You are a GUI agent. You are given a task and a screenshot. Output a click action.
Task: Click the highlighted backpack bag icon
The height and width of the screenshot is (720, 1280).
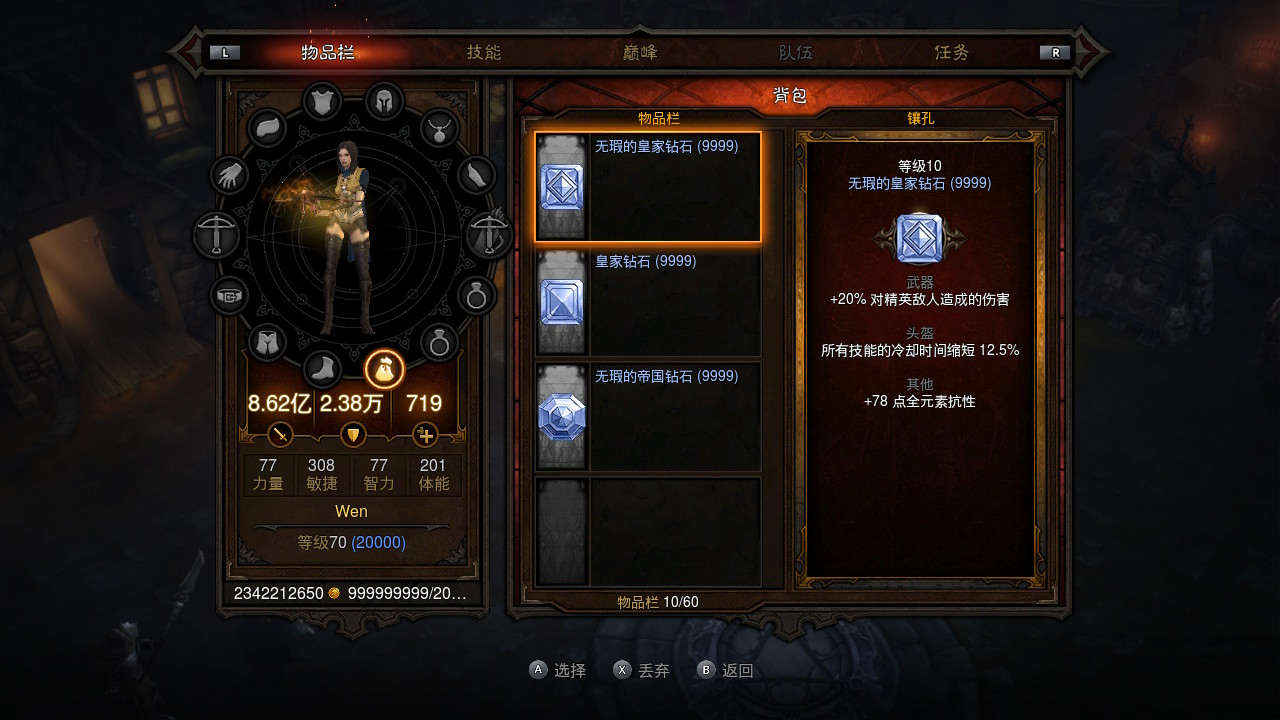pos(384,369)
